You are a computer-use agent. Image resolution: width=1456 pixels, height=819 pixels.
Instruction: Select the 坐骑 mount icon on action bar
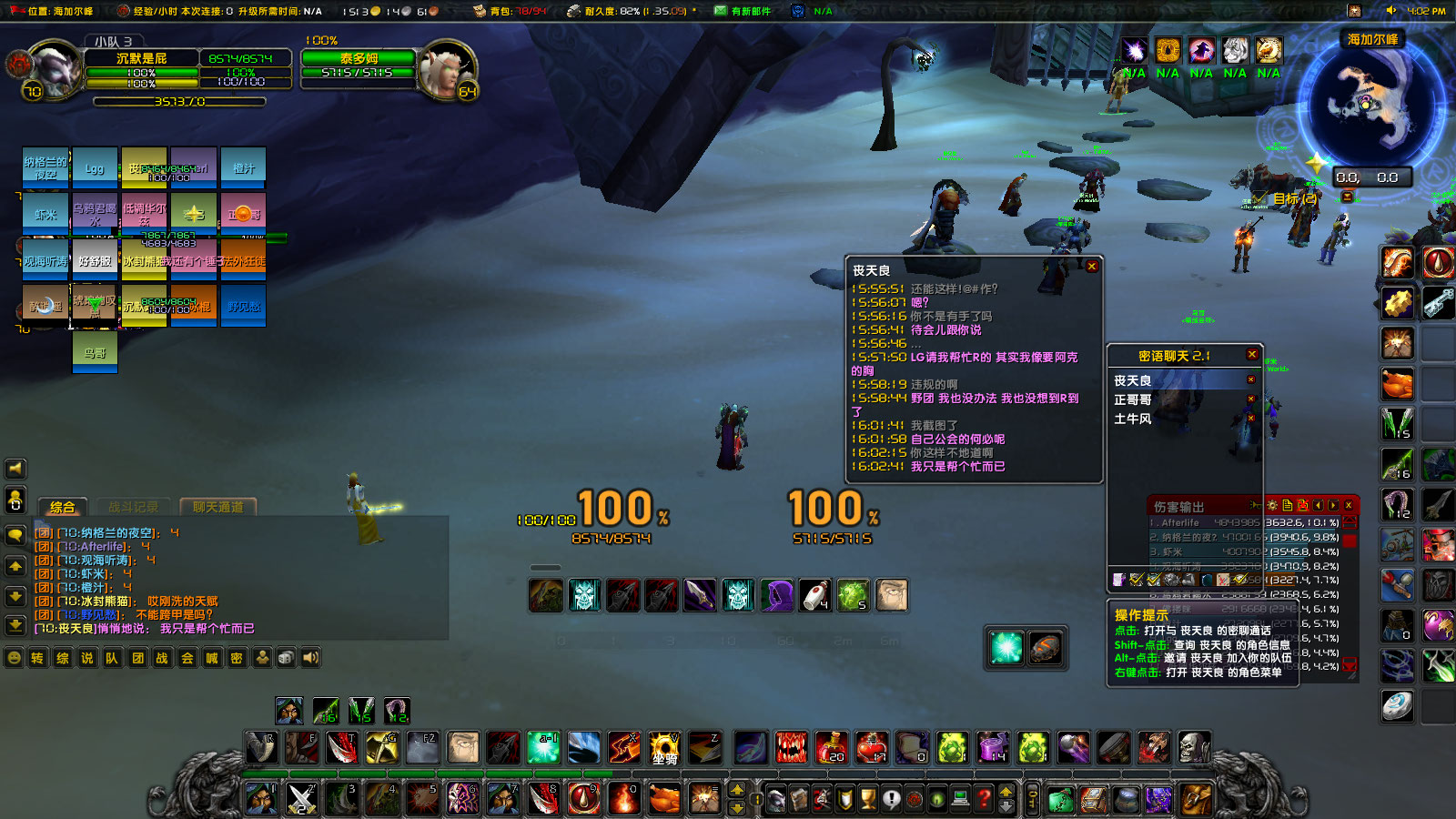tap(664, 748)
